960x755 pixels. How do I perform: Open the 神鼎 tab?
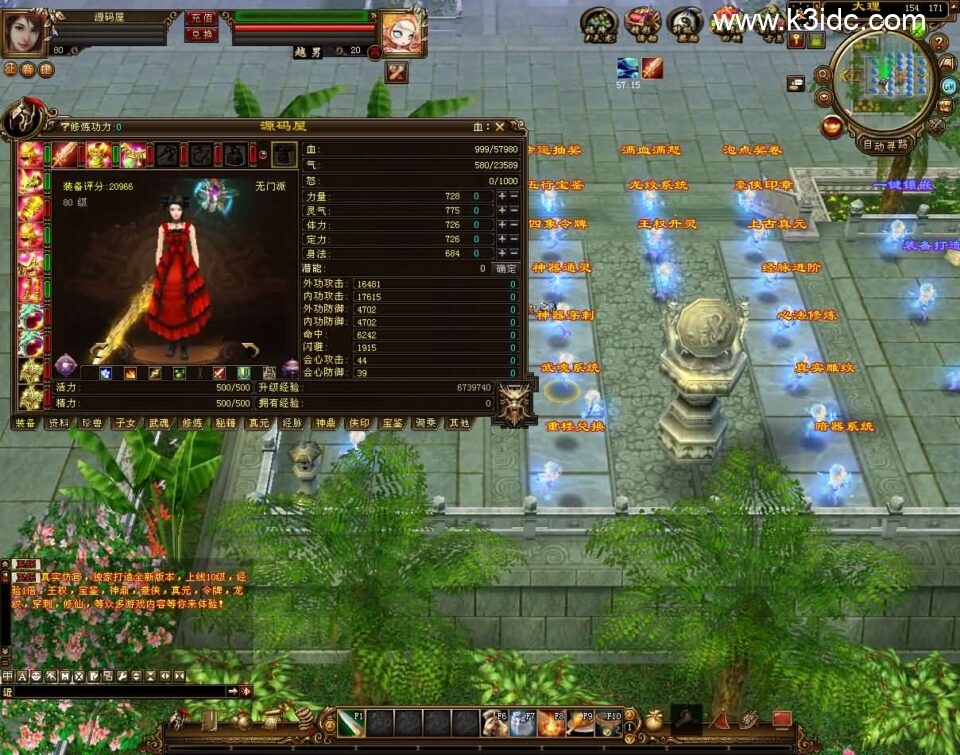click(325, 423)
